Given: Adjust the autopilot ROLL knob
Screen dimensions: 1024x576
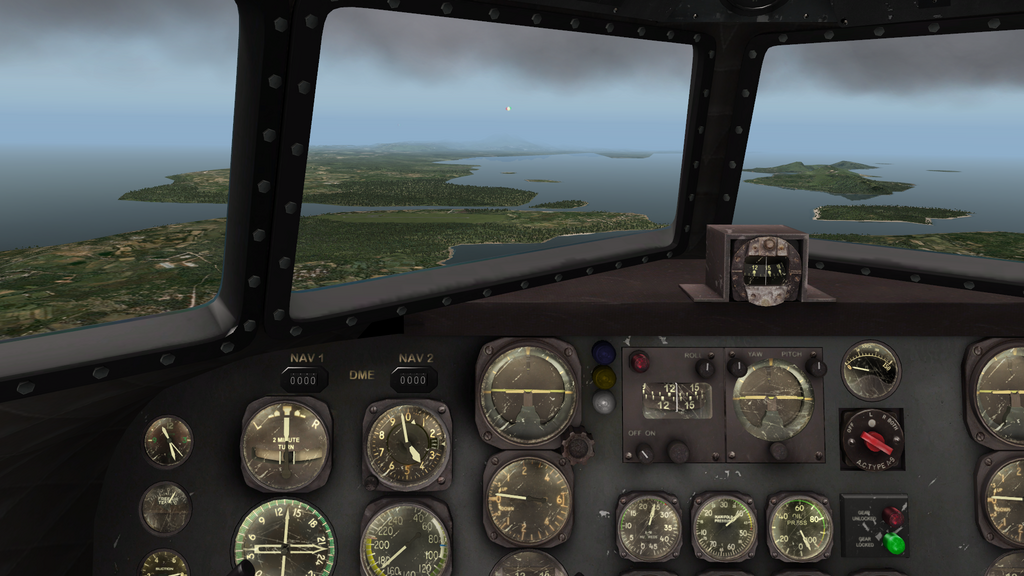Looking at the screenshot, I should pyautogui.click(x=707, y=368).
